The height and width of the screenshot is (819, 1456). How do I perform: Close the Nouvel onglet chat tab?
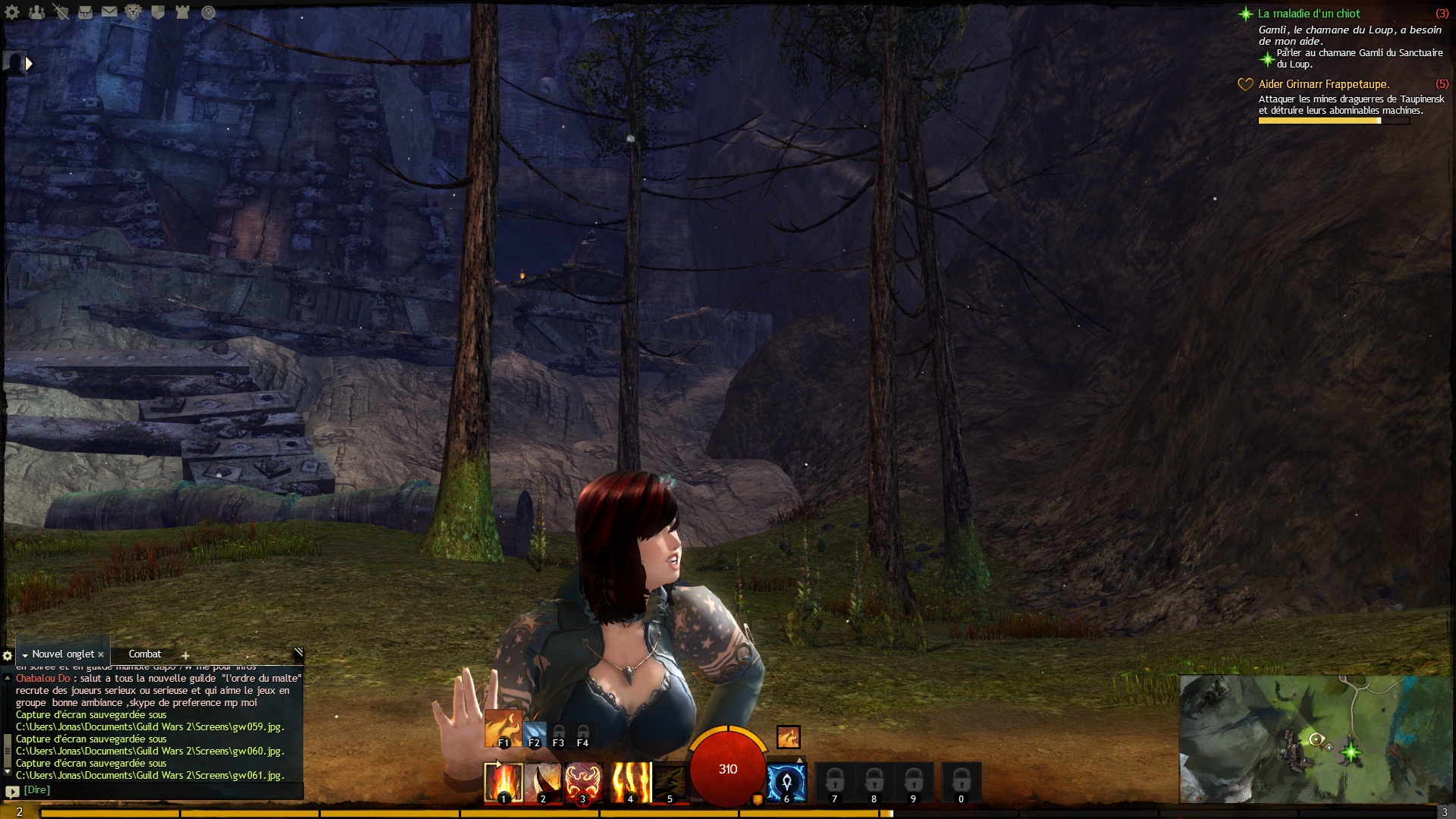(x=101, y=654)
